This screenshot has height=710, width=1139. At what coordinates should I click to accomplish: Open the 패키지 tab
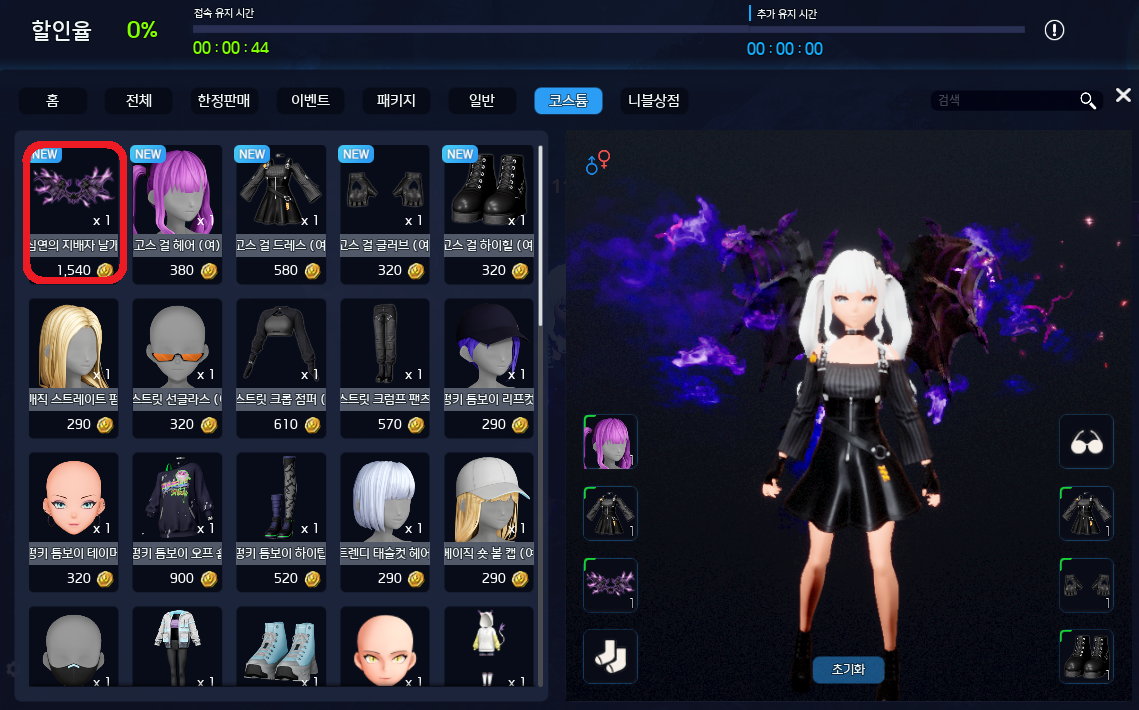pyautogui.click(x=396, y=101)
